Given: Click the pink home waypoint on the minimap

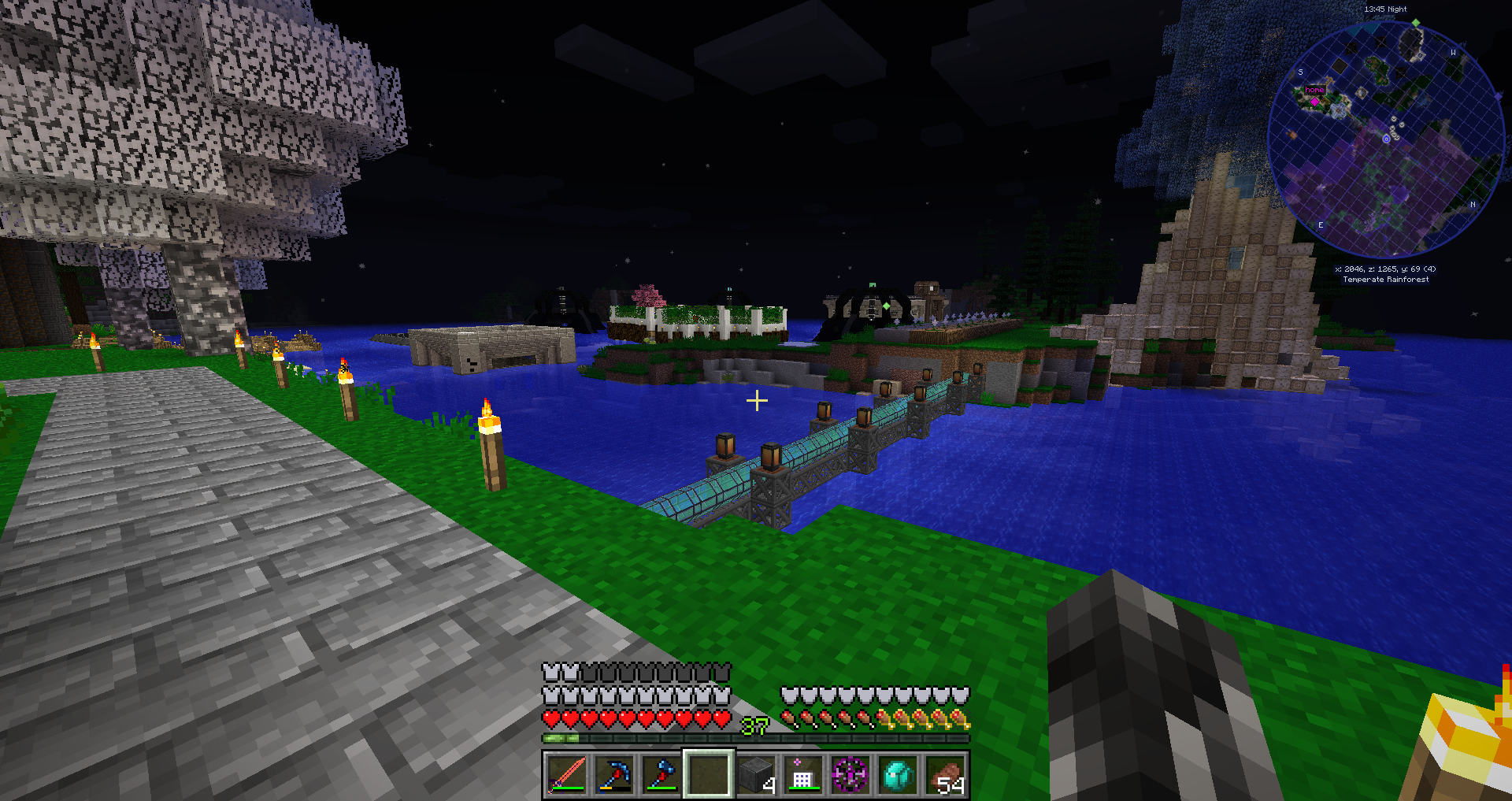Looking at the screenshot, I should click(1314, 102).
